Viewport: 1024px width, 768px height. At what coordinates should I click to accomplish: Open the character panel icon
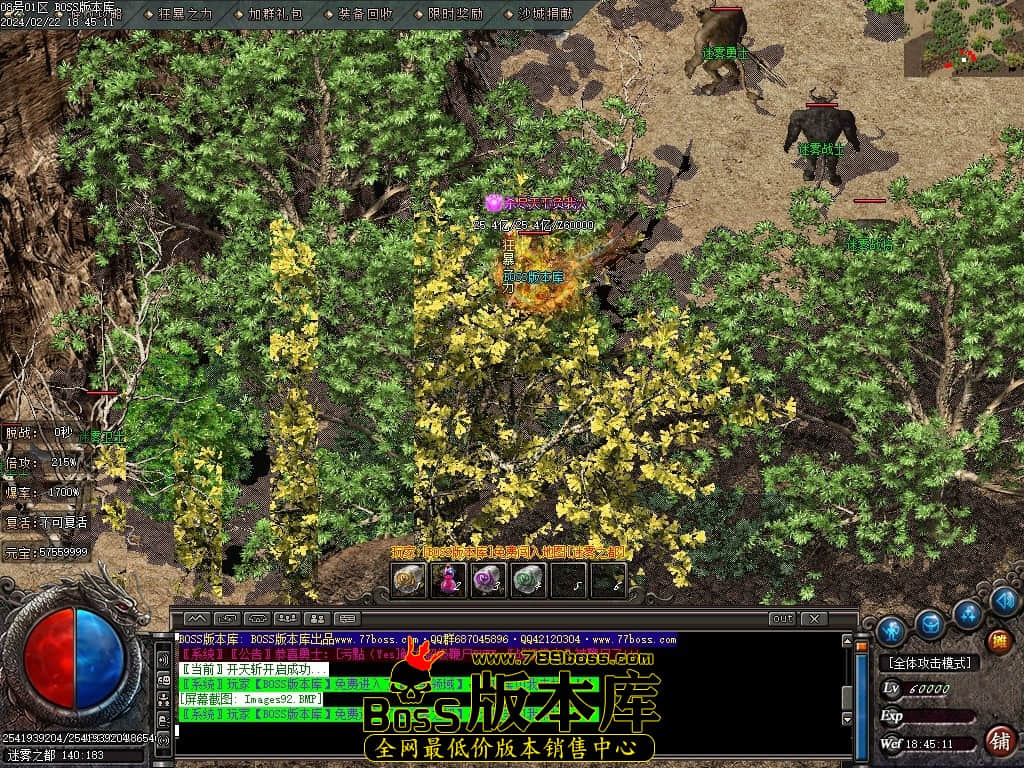[x=890, y=631]
